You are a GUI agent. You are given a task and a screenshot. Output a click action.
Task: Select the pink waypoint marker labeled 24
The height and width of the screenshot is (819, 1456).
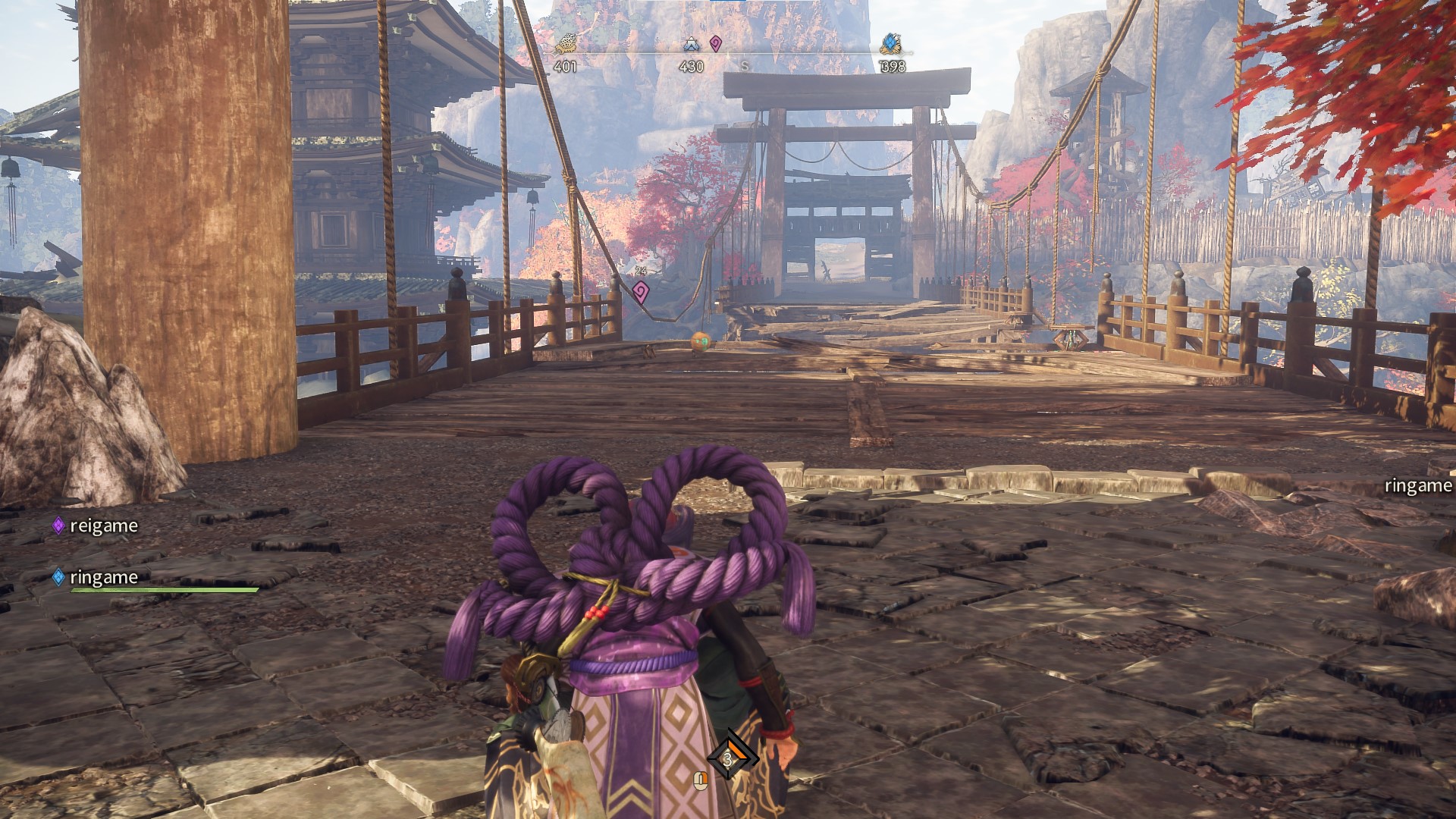click(641, 291)
